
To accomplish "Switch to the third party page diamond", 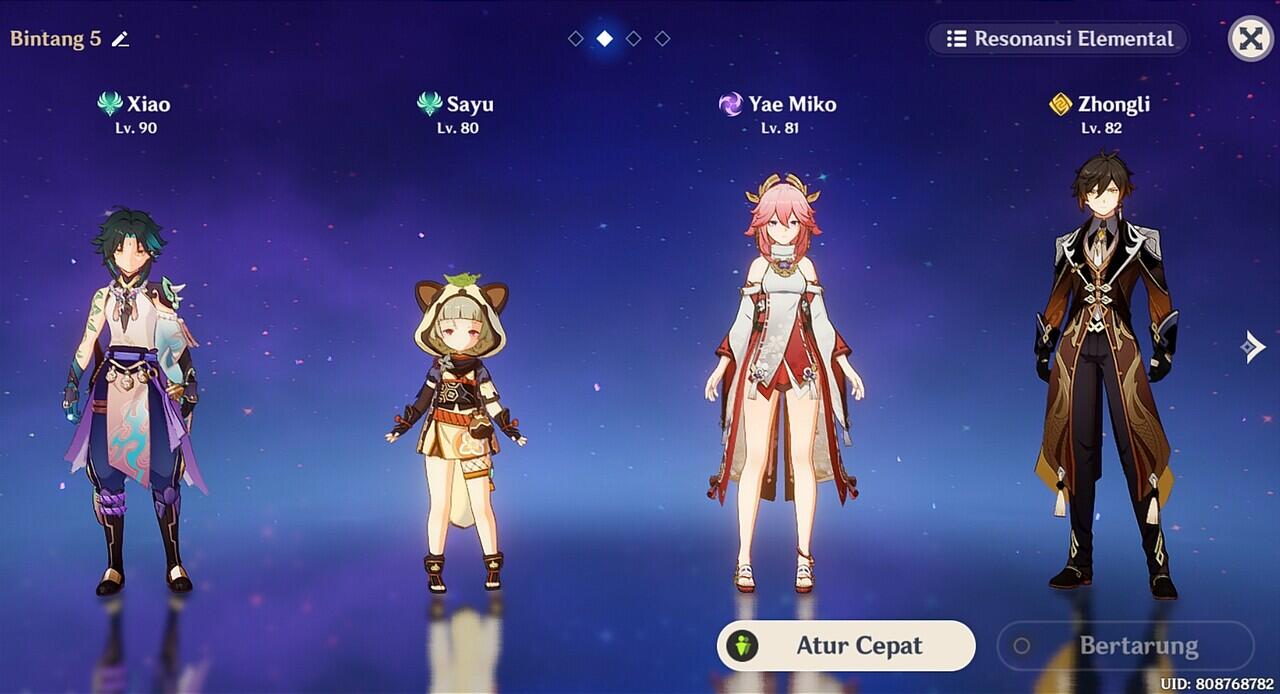I will click(x=634, y=39).
